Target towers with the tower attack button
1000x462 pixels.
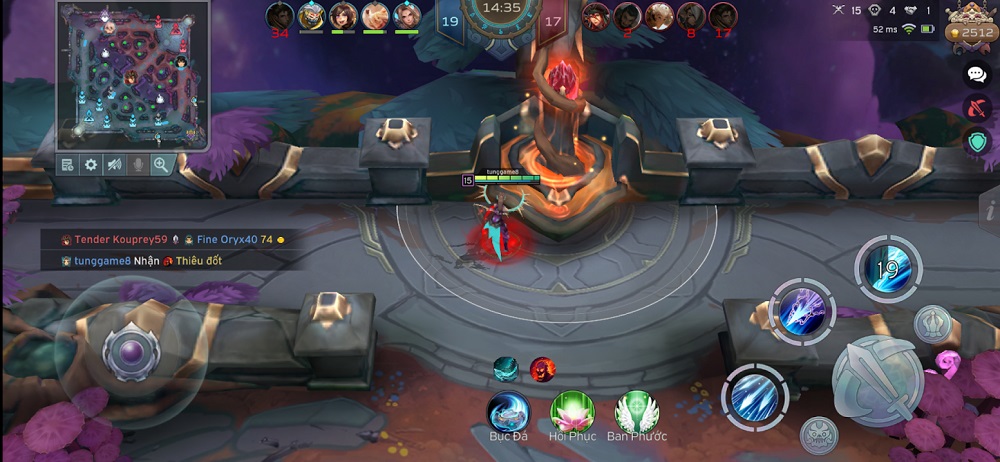coord(932,324)
